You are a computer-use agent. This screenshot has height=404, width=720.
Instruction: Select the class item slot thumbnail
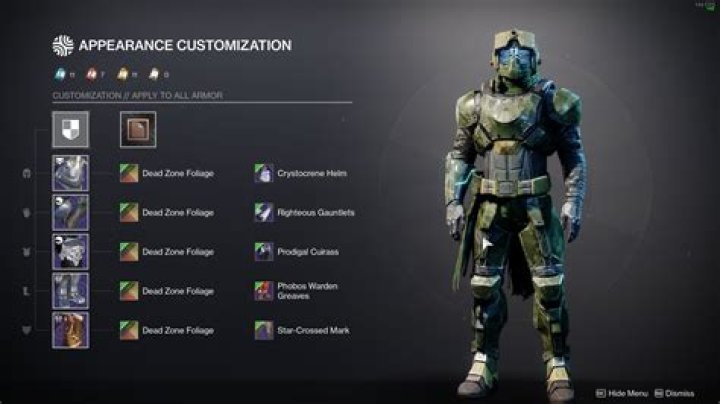(x=71, y=329)
